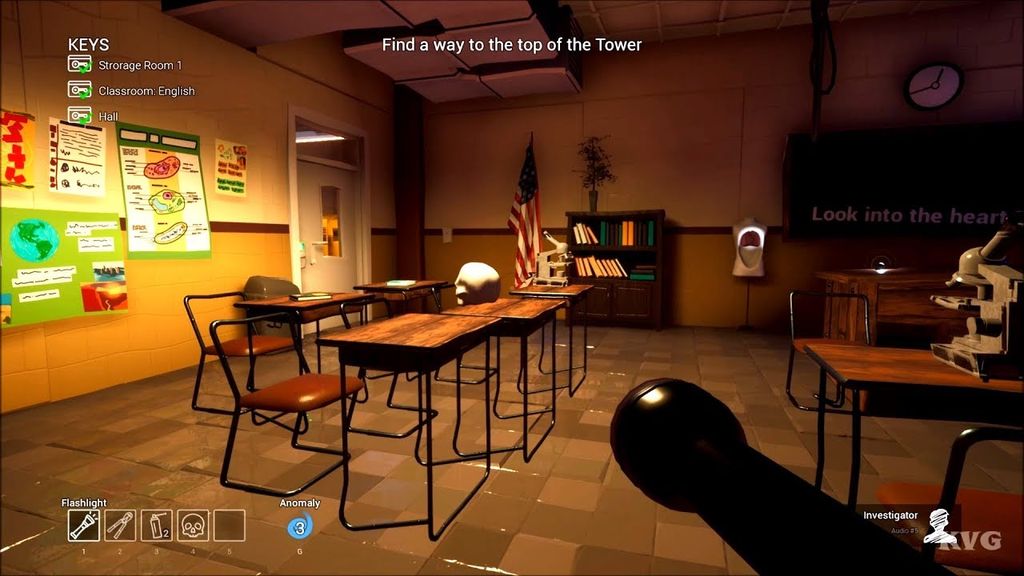
Task: Select the Flashlight hotbar slot
Action: [84, 525]
